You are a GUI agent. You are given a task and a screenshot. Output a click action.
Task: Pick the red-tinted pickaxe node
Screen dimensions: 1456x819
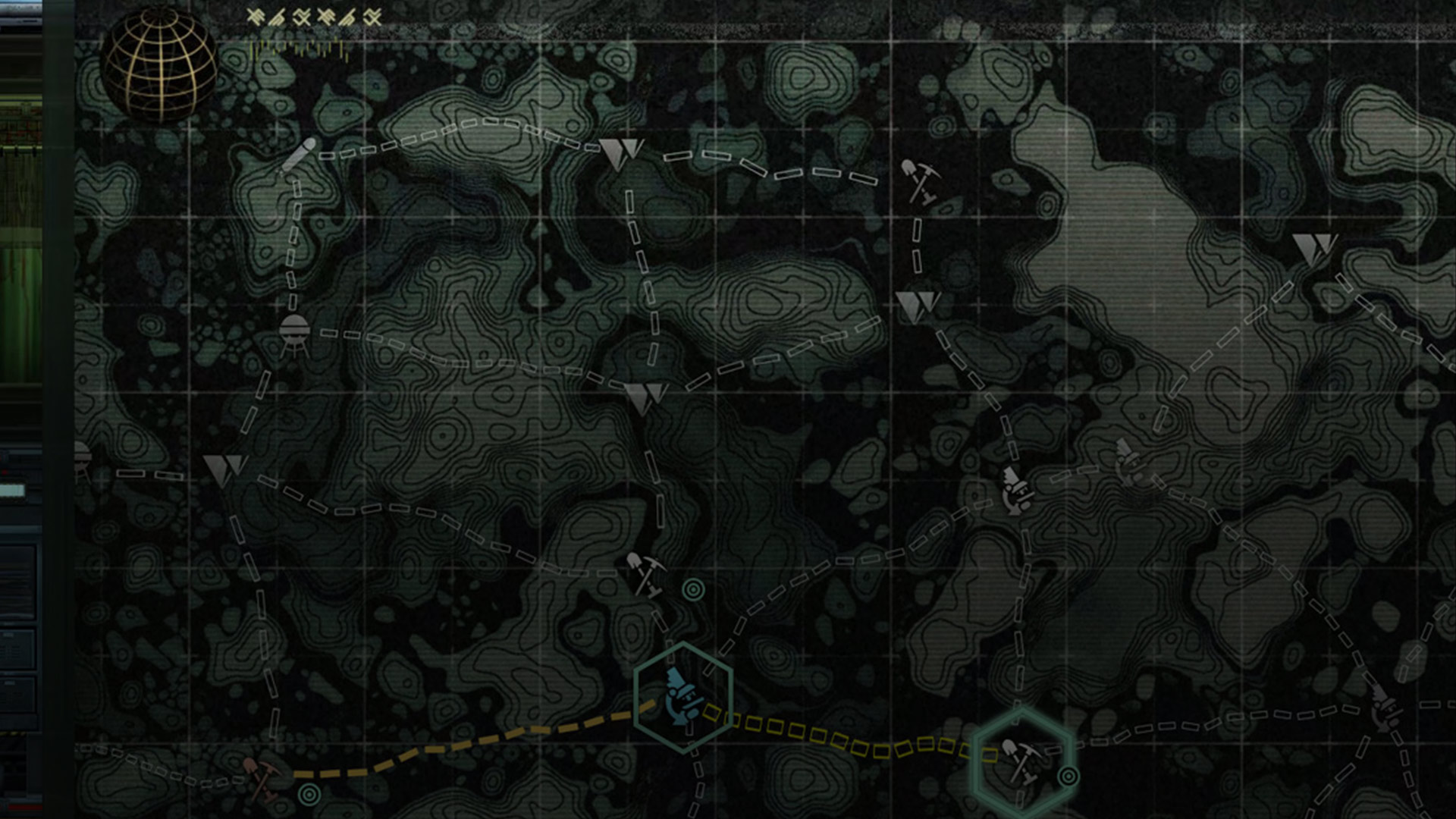click(262, 777)
